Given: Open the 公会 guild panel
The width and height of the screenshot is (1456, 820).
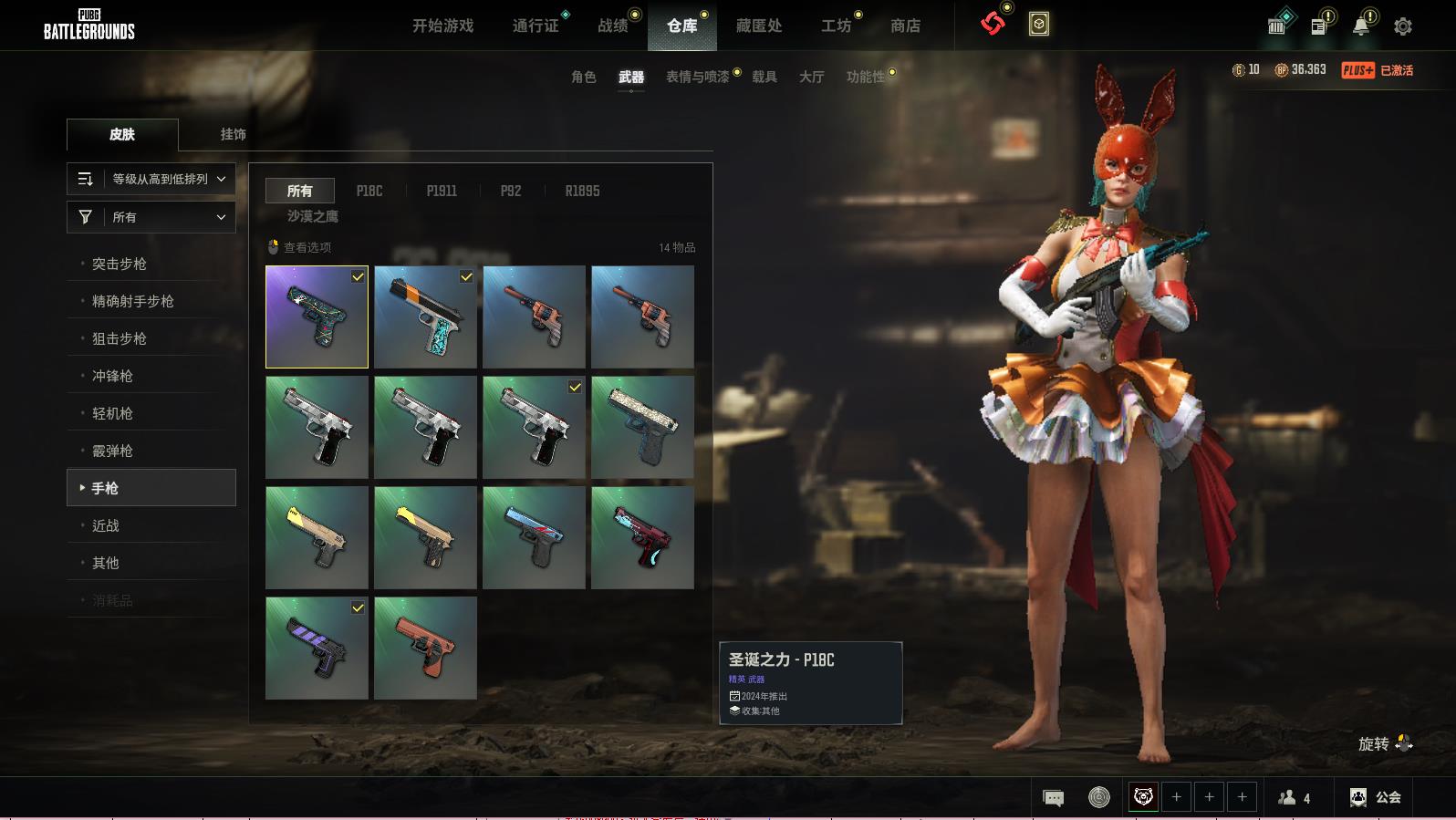Looking at the screenshot, I should (1376, 797).
